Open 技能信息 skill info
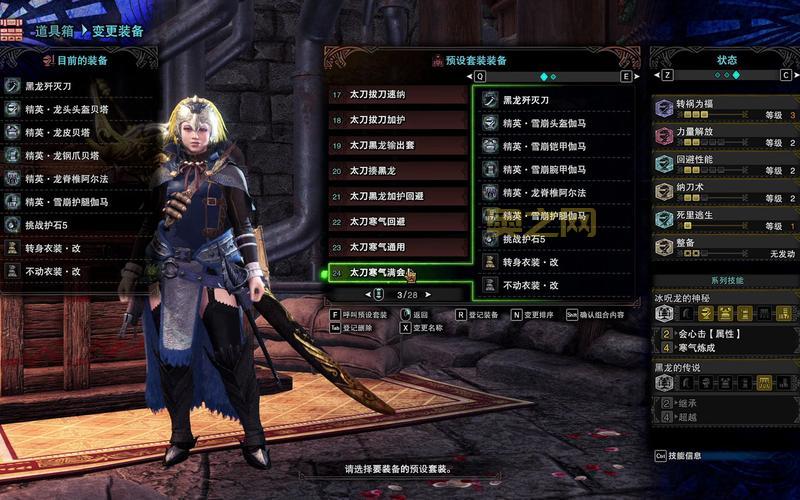 click(690, 456)
